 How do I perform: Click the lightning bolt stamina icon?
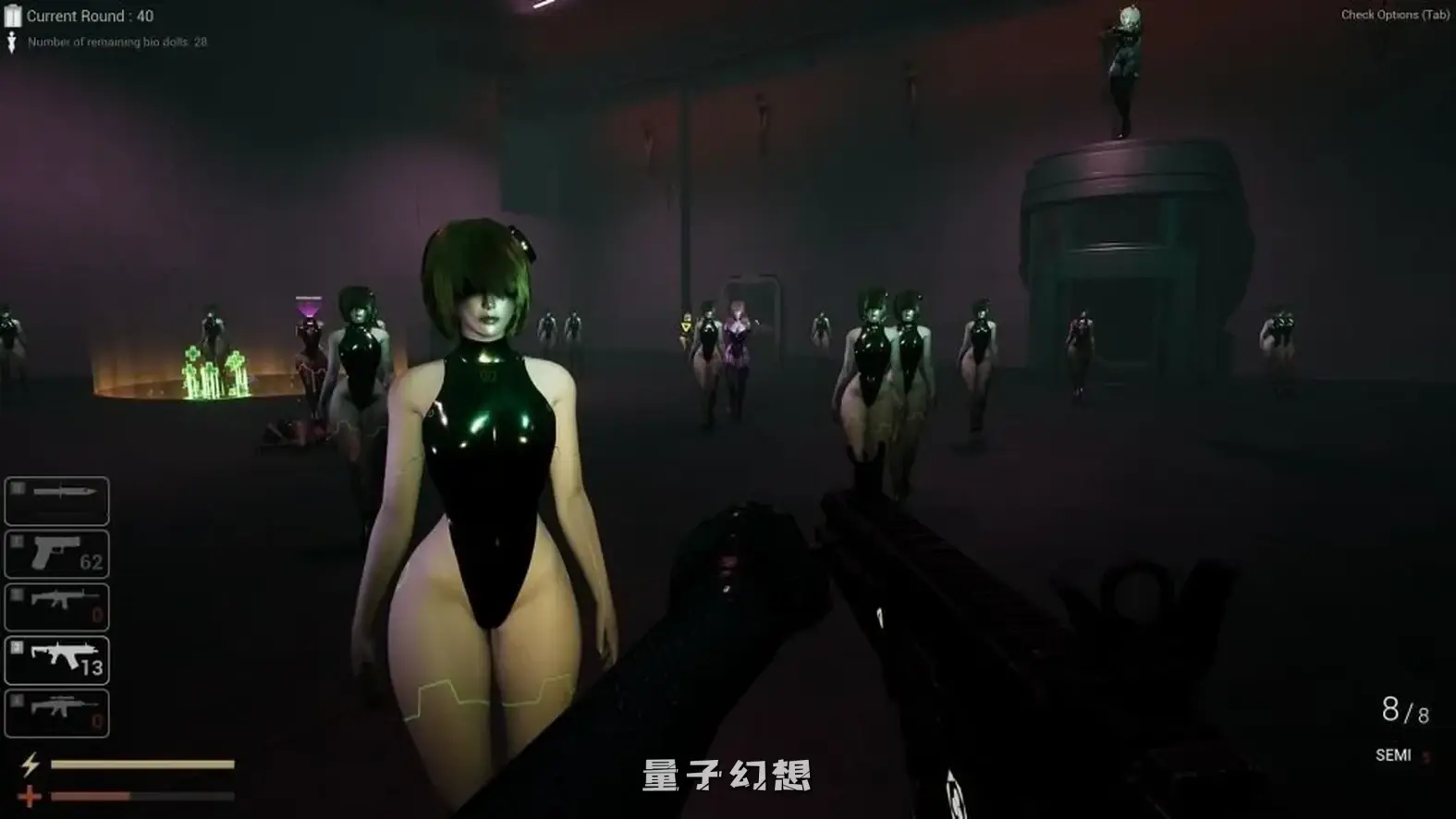(31, 764)
